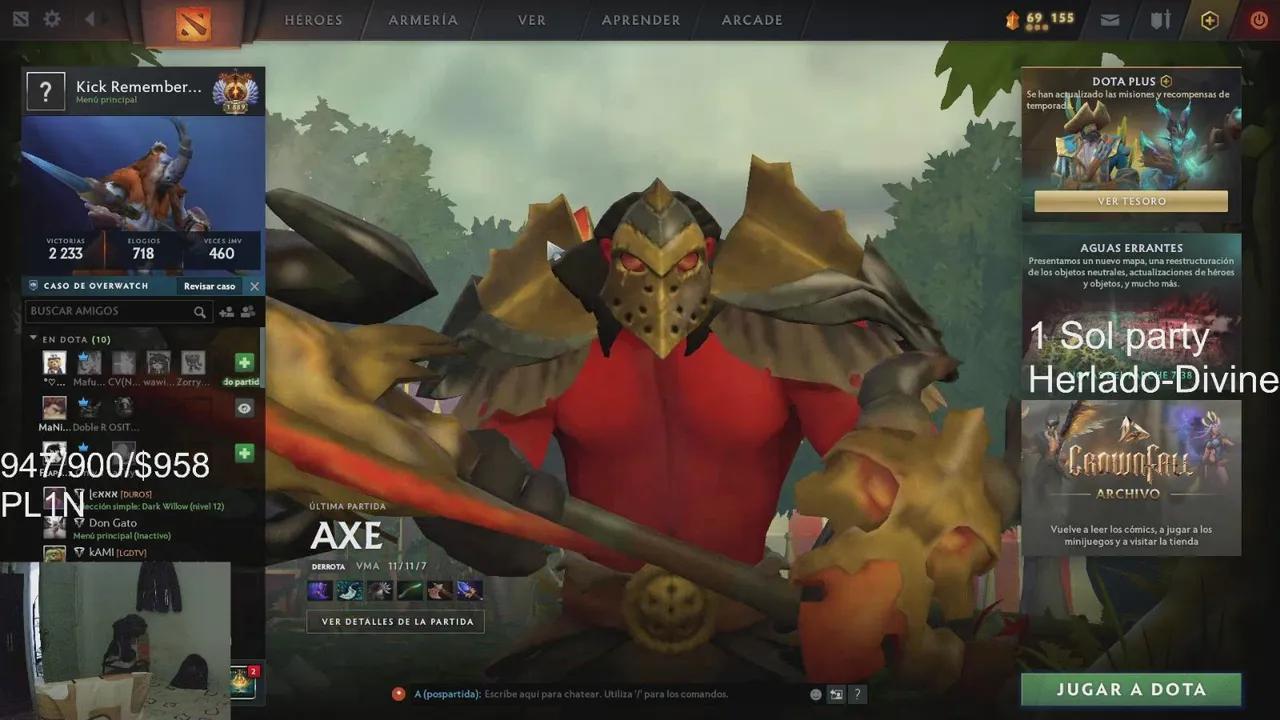The width and height of the screenshot is (1280, 720).
Task: Open the HÉROES menu
Action: [x=313, y=20]
